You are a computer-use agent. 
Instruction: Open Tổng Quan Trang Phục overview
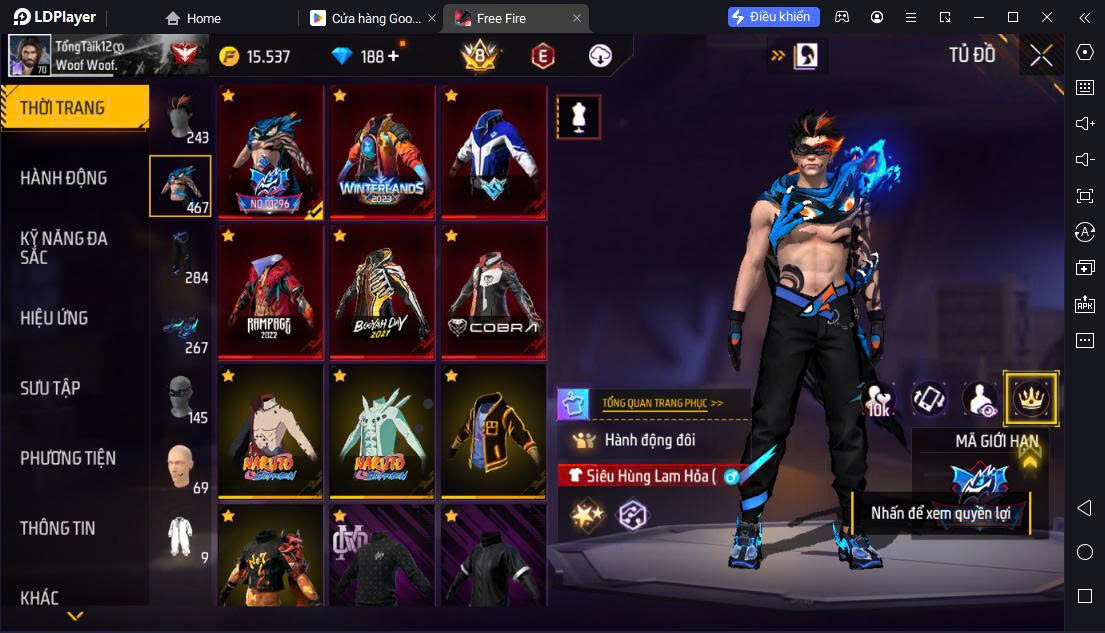click(x=662, y=403)
